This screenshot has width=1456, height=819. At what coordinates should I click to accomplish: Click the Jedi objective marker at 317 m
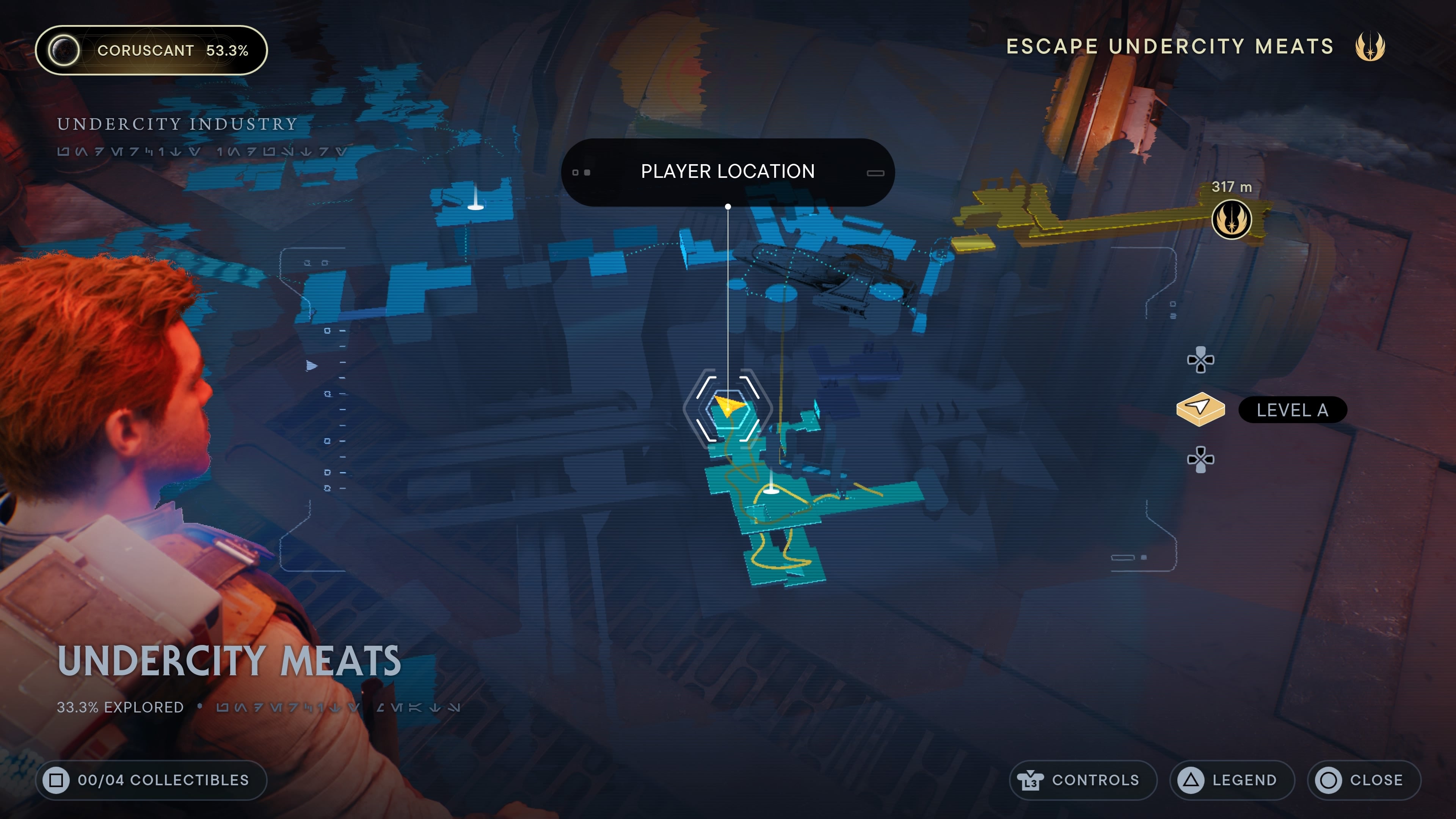tap(1231, 219)
